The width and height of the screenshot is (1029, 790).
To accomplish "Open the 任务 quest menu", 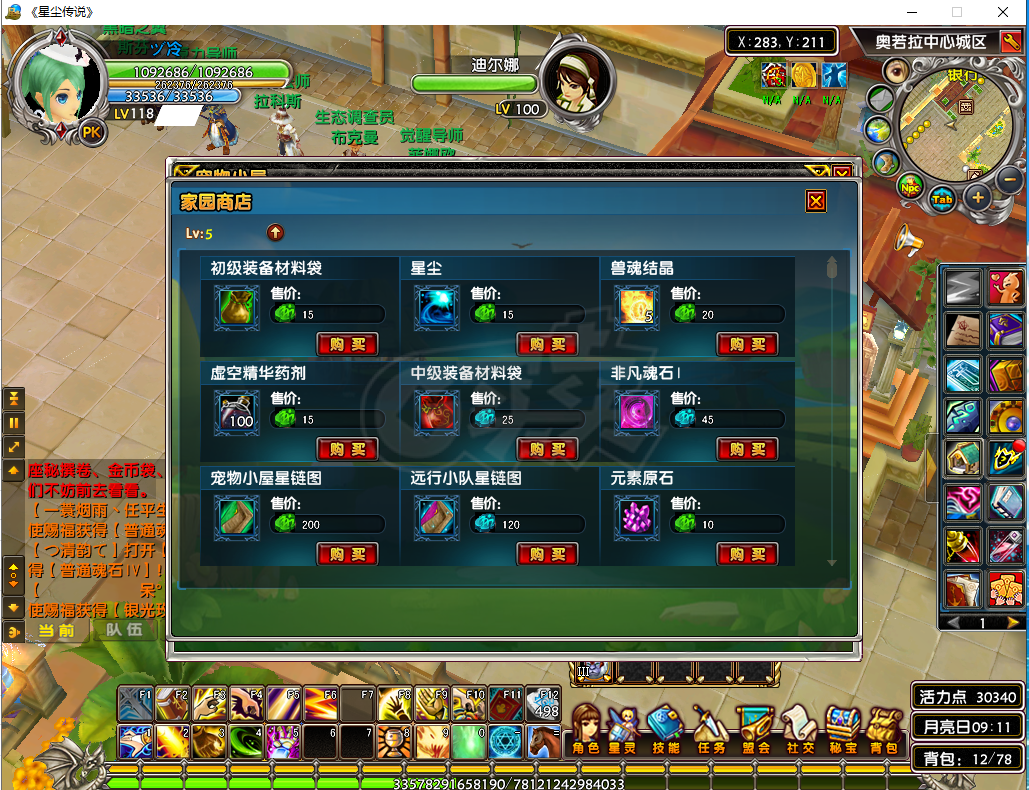I will 711,730.
